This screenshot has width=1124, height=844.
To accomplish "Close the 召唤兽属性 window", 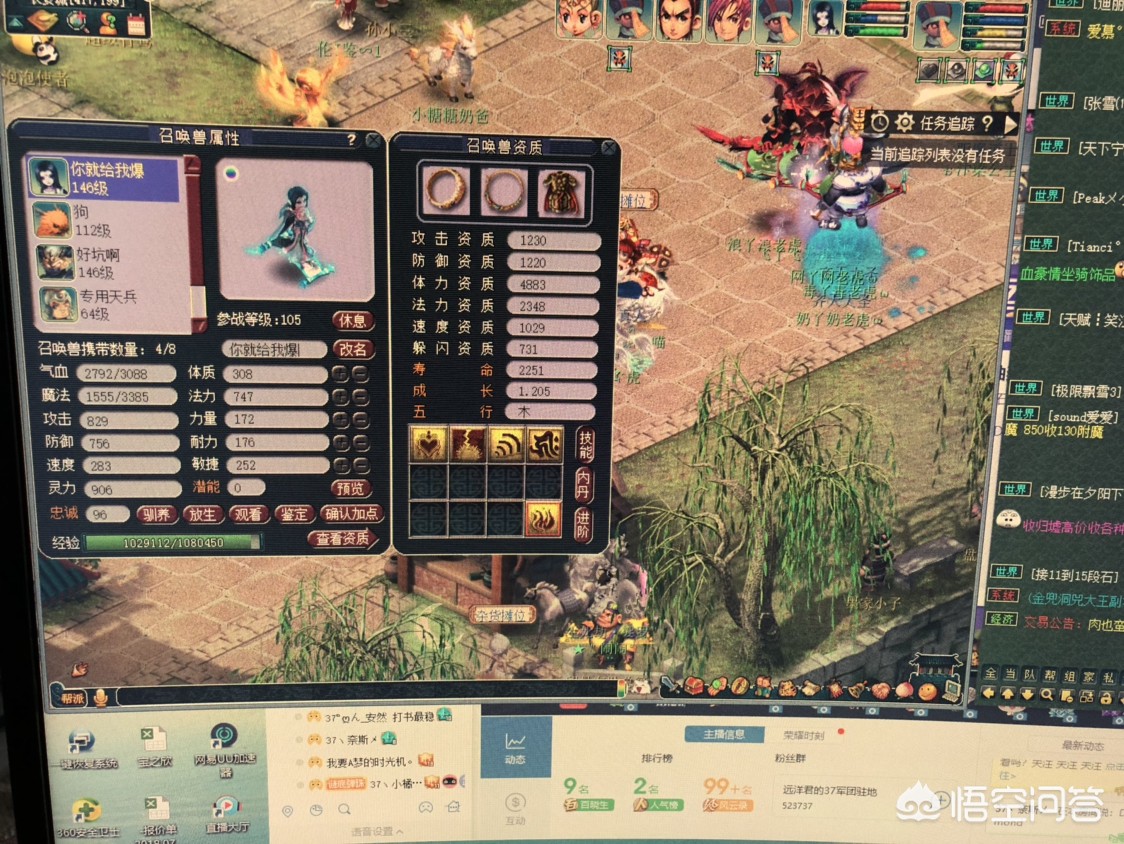I will tap(373, 141).
